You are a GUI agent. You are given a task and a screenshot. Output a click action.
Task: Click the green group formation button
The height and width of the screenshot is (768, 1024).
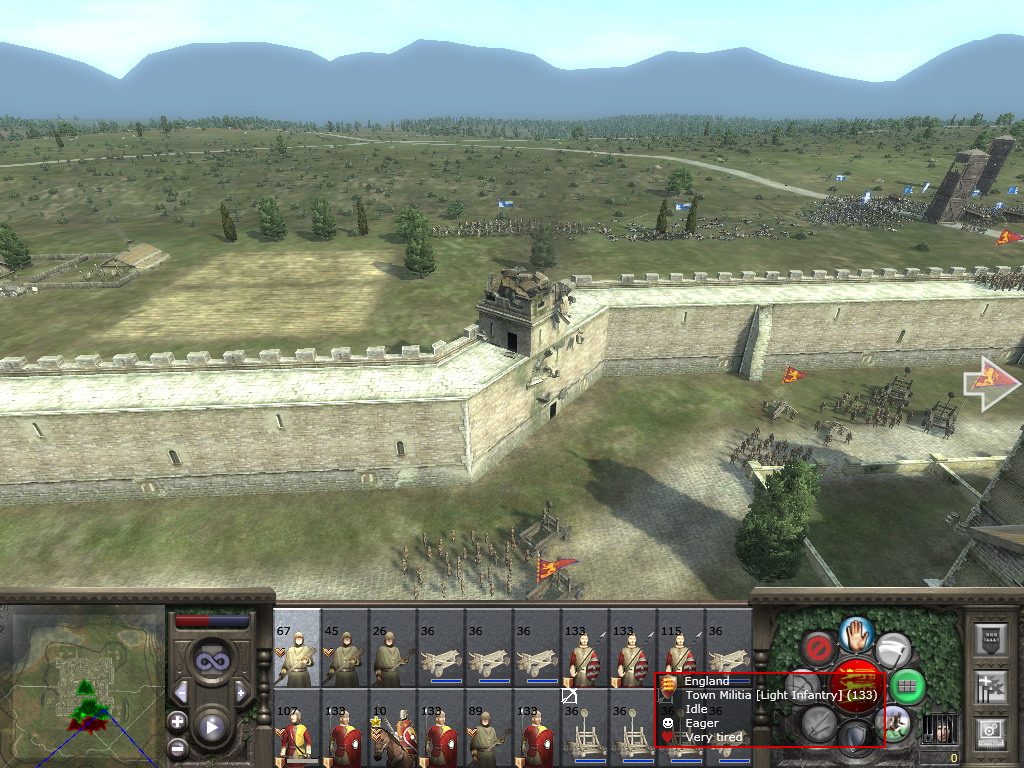click(x=906, y=686)
